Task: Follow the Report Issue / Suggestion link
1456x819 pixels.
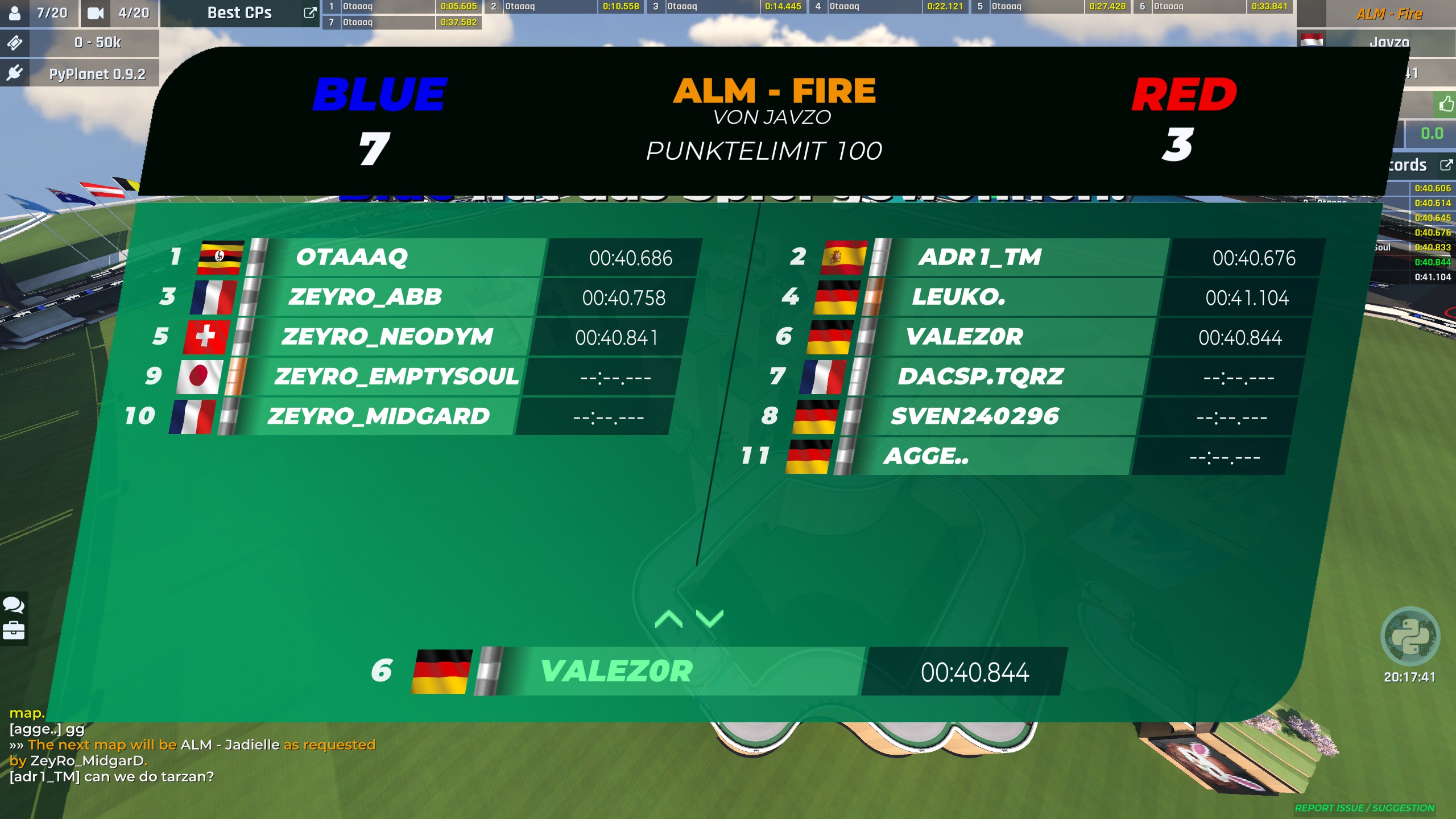Action: tap(1364, 808)
